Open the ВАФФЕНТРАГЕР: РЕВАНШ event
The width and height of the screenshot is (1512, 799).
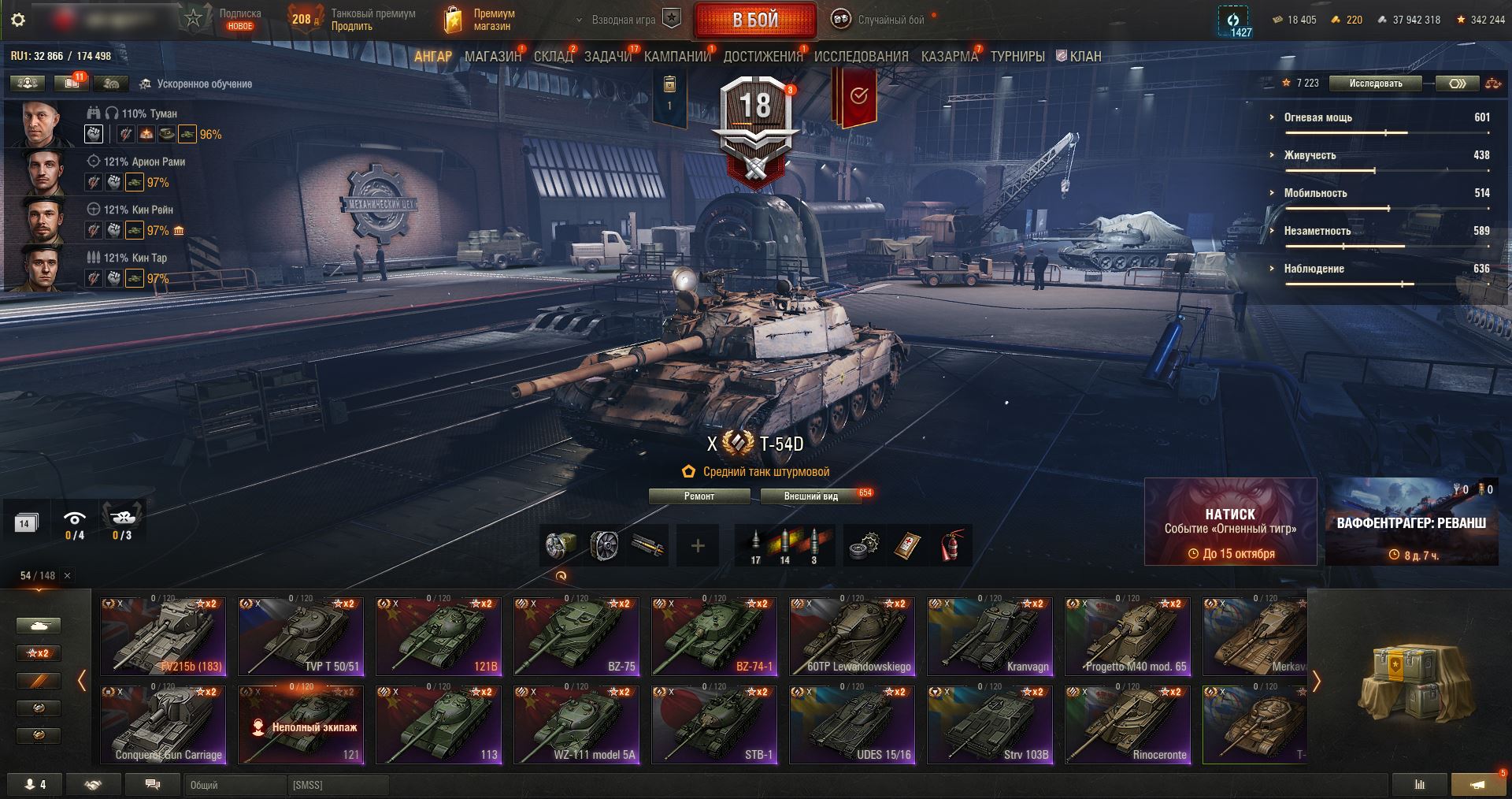point(1411,522)
